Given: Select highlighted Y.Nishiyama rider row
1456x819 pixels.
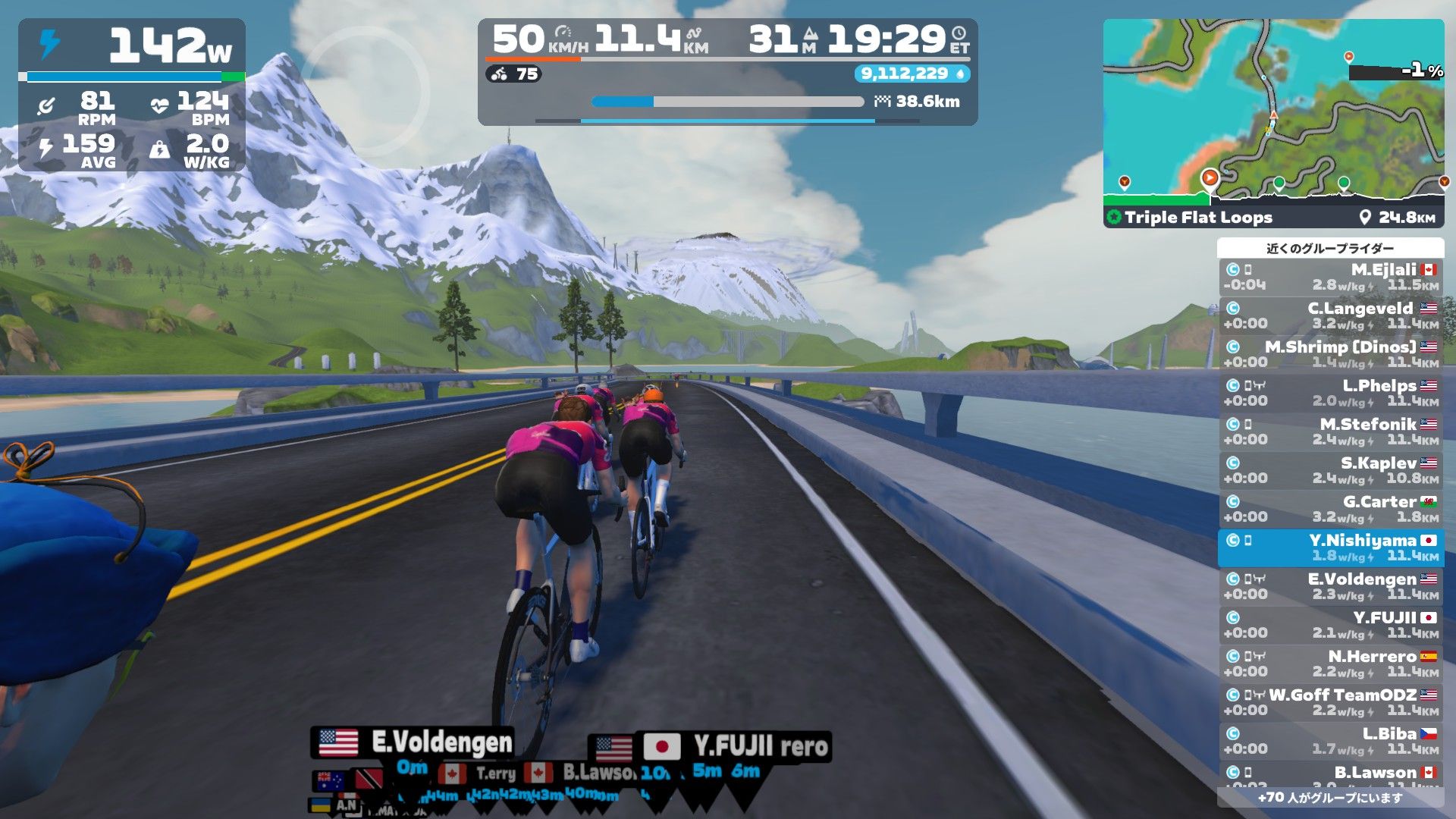Looking at the screenshot, I should click(x=1331, y=548).
